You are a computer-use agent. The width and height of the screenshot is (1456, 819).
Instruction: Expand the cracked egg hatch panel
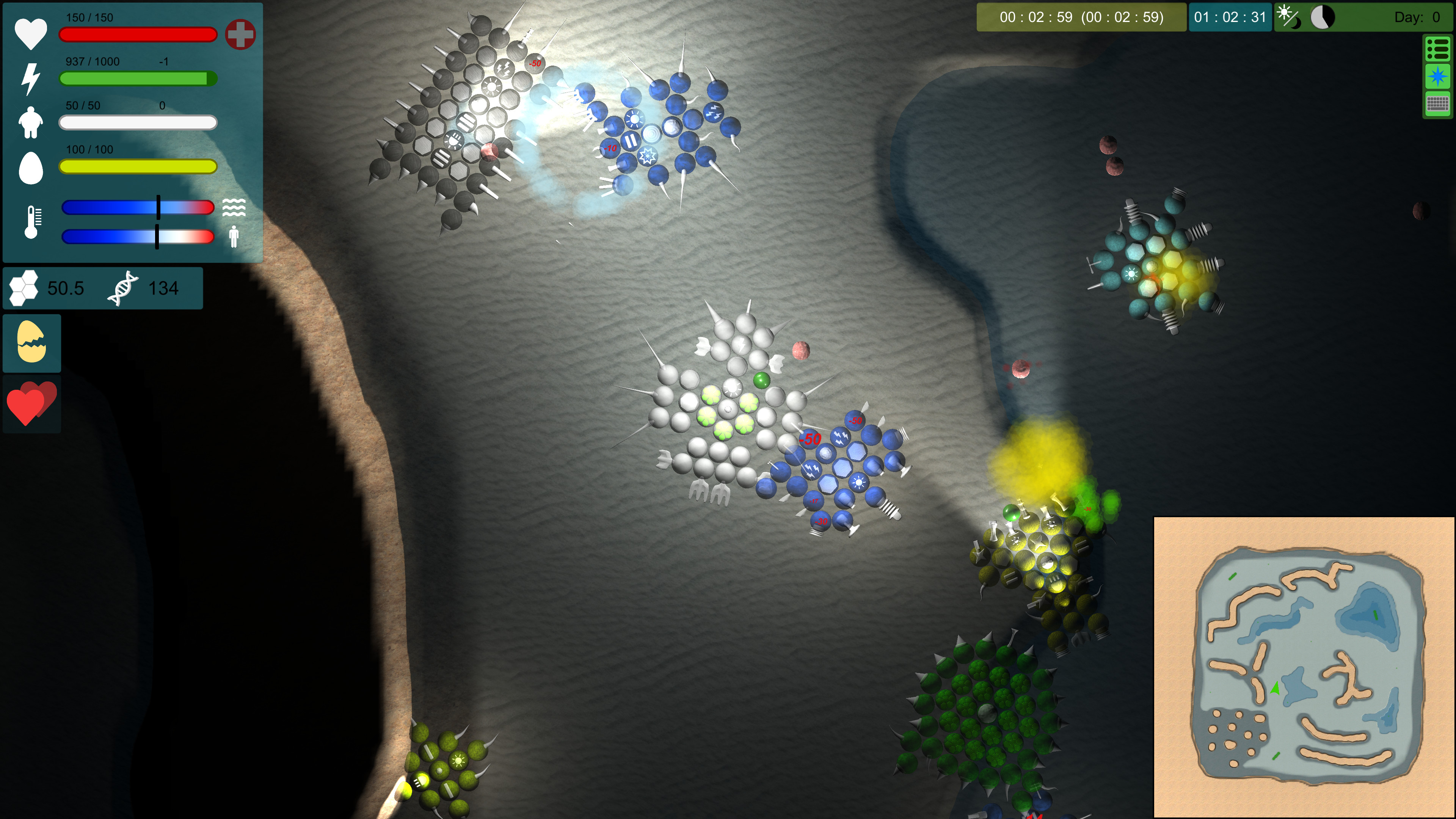tap(31, 342)
